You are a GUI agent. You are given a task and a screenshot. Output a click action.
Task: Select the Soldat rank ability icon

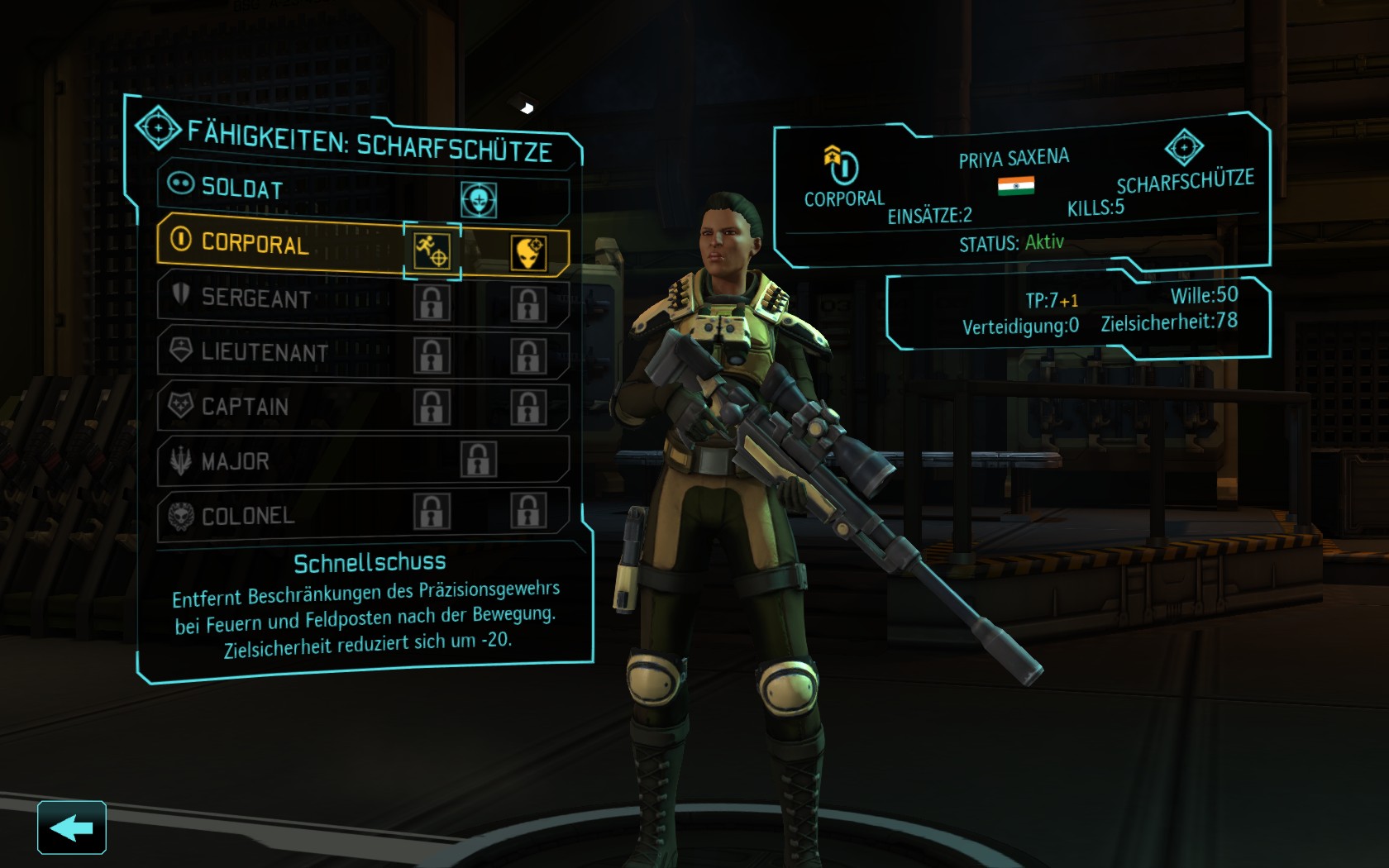click(479, 200)
